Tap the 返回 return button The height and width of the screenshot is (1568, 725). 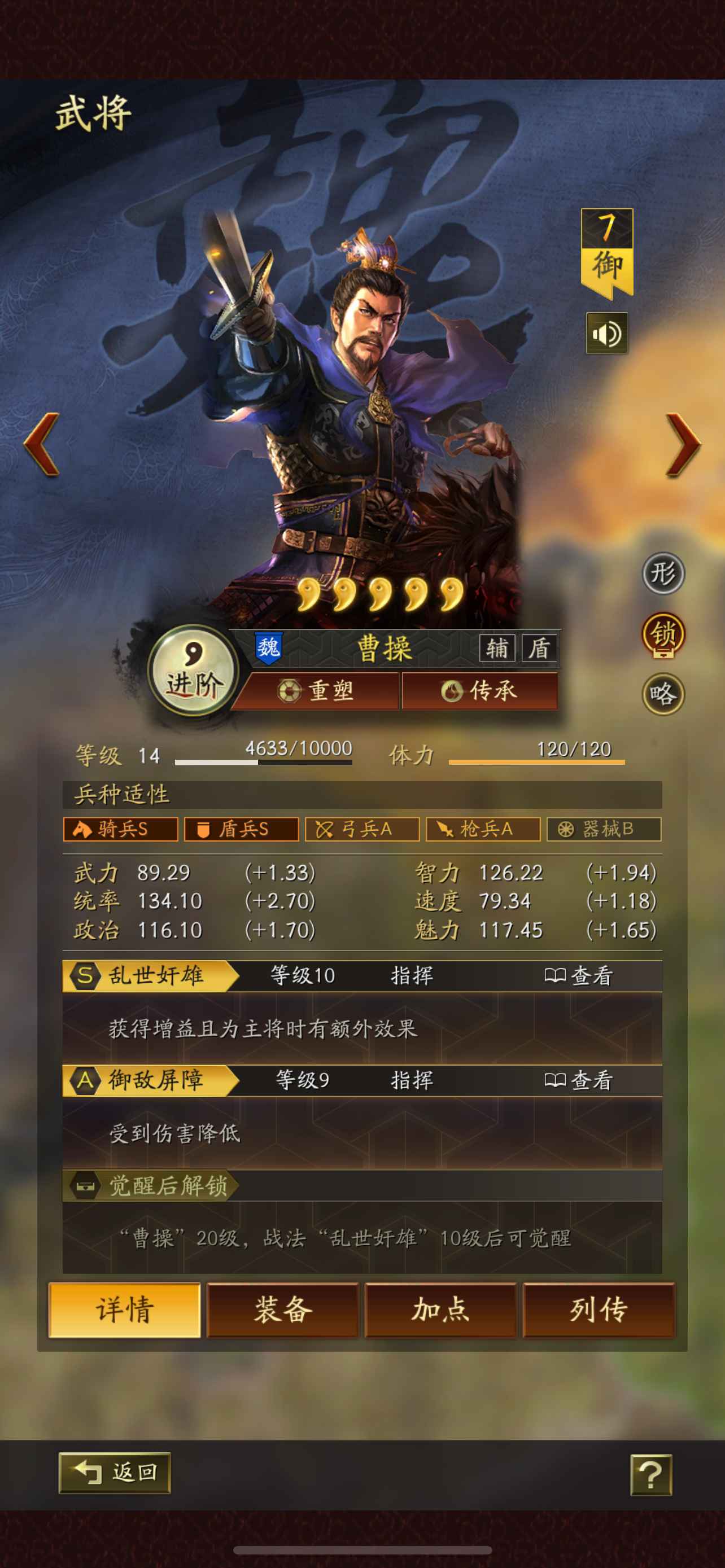(115, 1473)
